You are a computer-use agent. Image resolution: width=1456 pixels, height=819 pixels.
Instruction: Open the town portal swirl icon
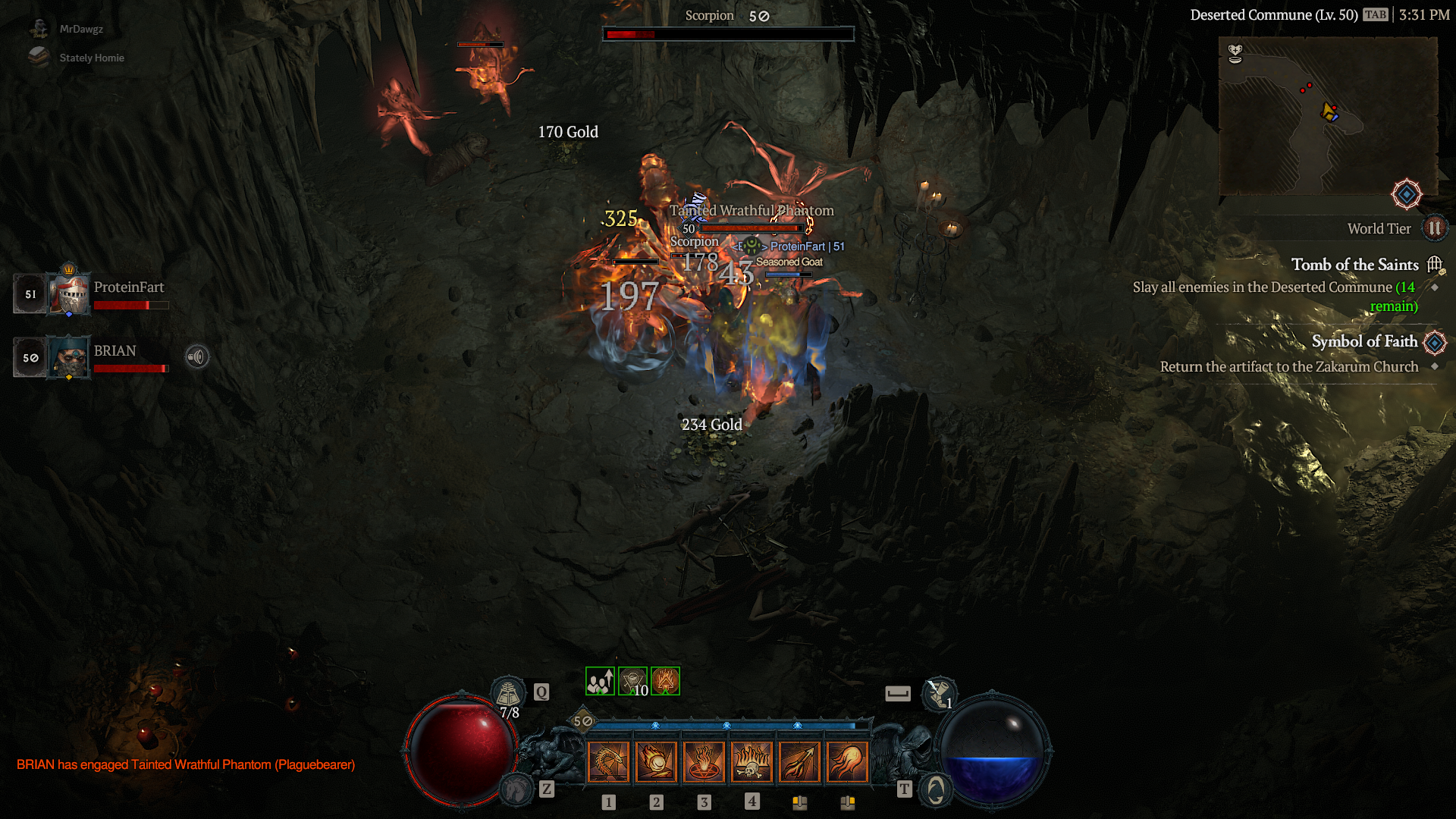[x=936, y=790]
